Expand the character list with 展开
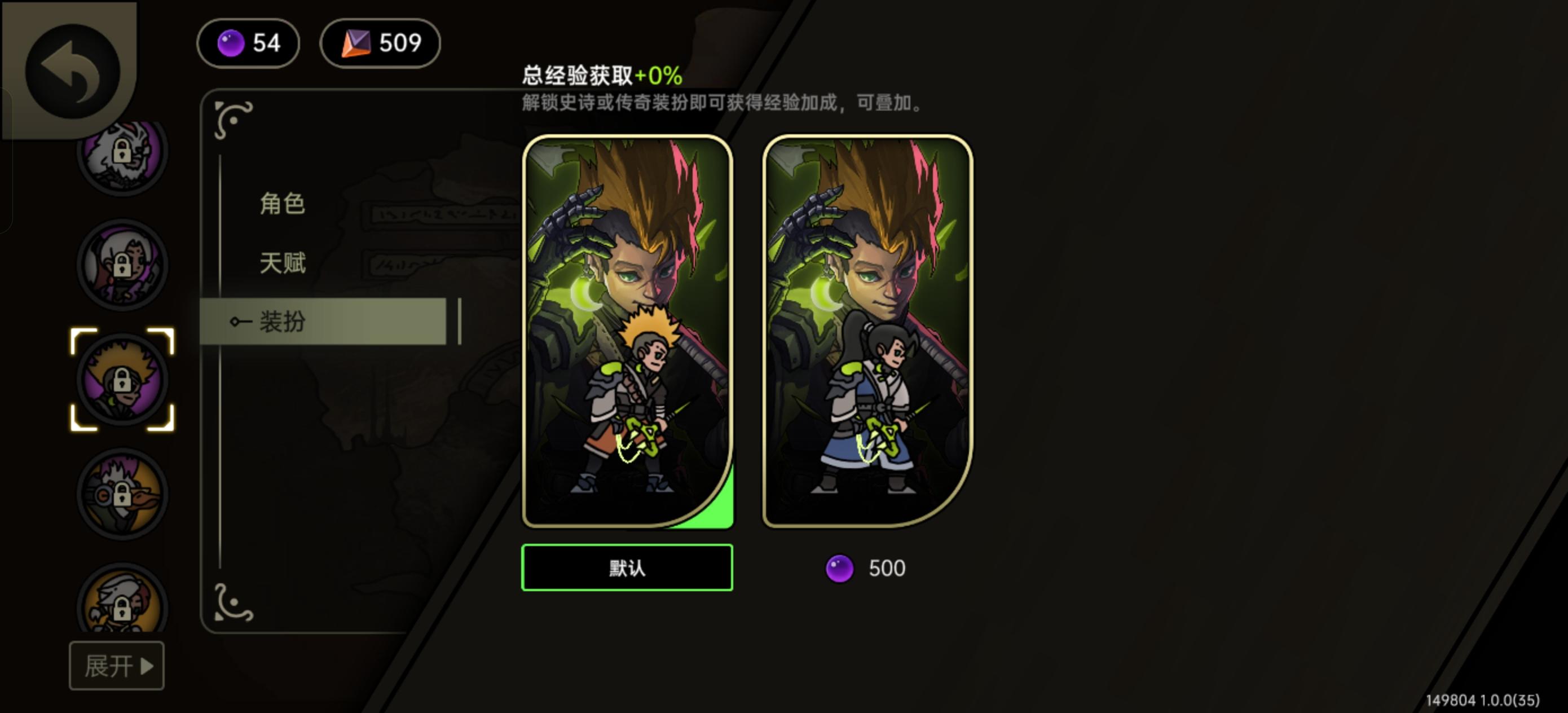This screenshot has height=713, width=1568. click(x=116, y=667)
